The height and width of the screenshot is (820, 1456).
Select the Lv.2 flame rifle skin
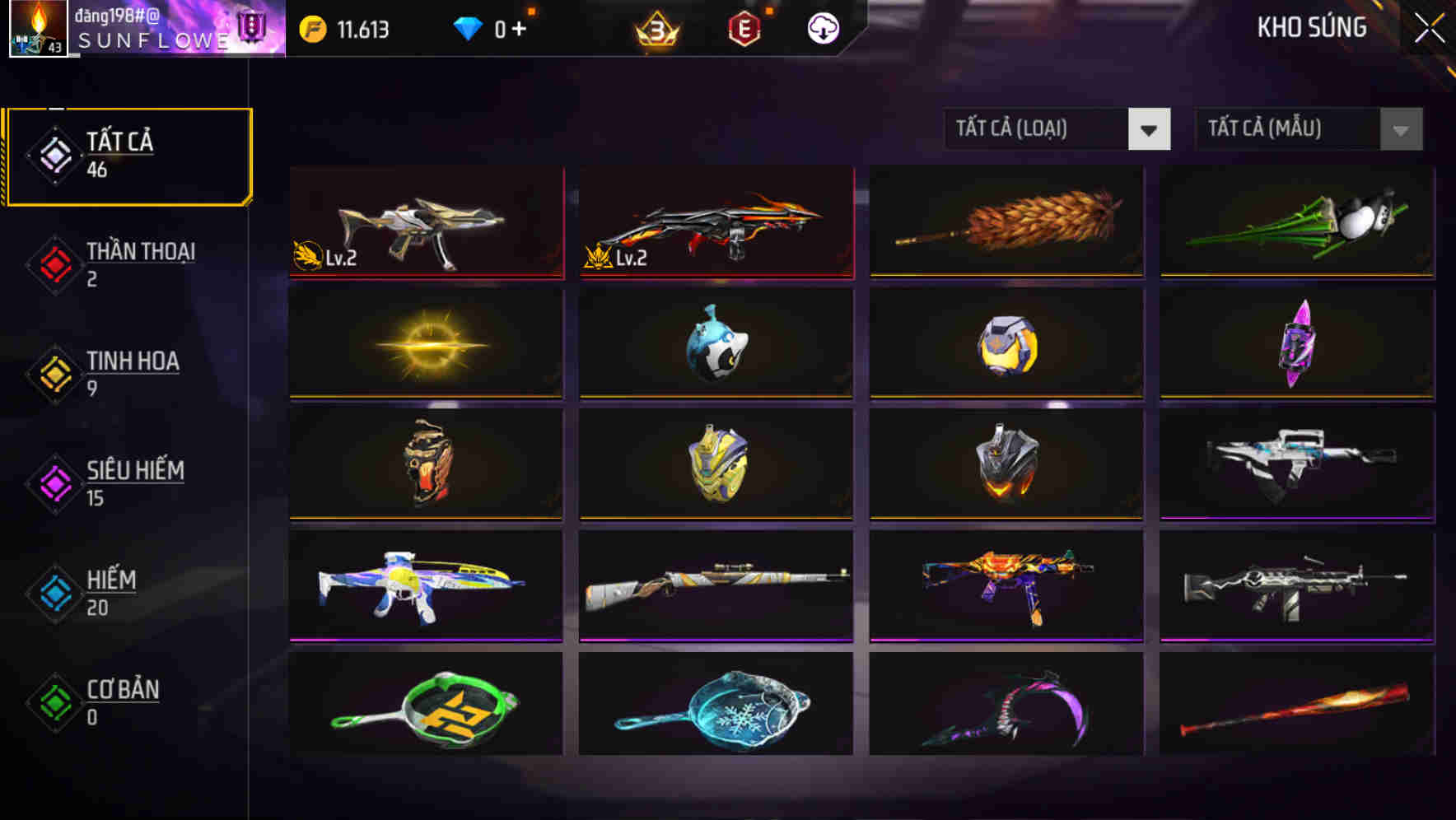(x=716, y=224)
